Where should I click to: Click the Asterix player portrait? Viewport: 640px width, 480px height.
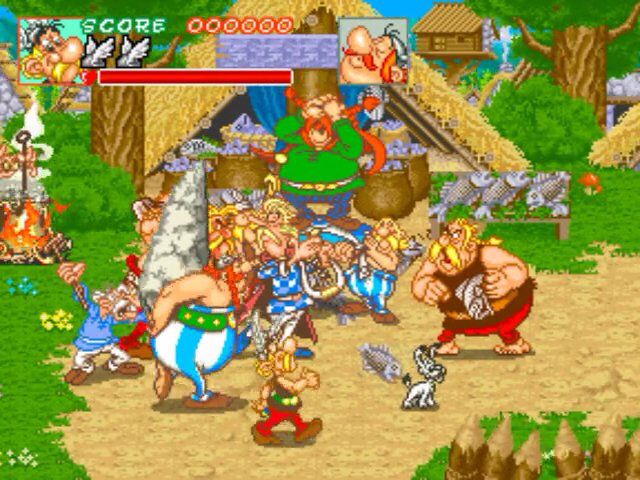point(51,50)
